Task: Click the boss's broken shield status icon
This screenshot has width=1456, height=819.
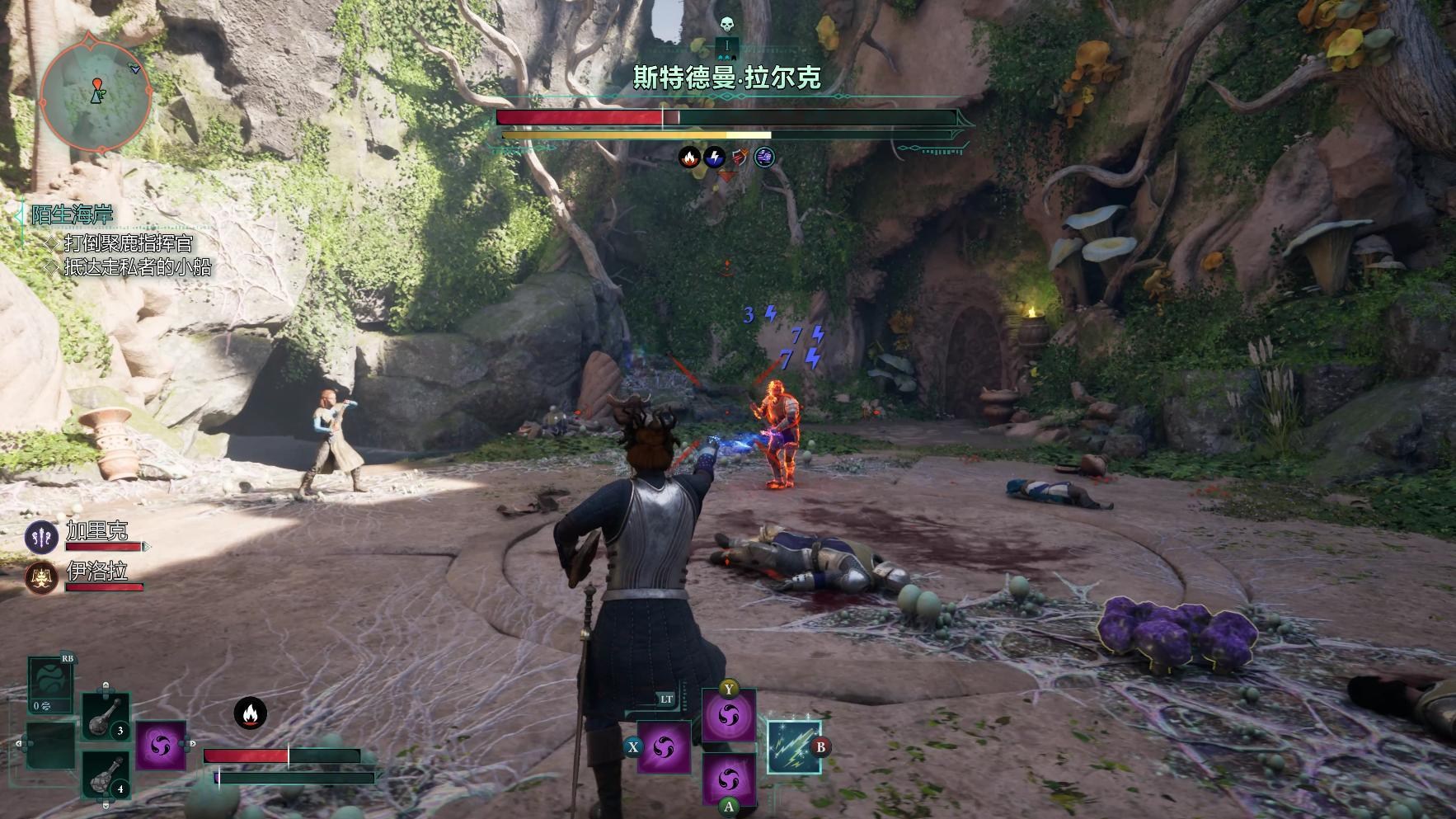Action: pos(740,157)
